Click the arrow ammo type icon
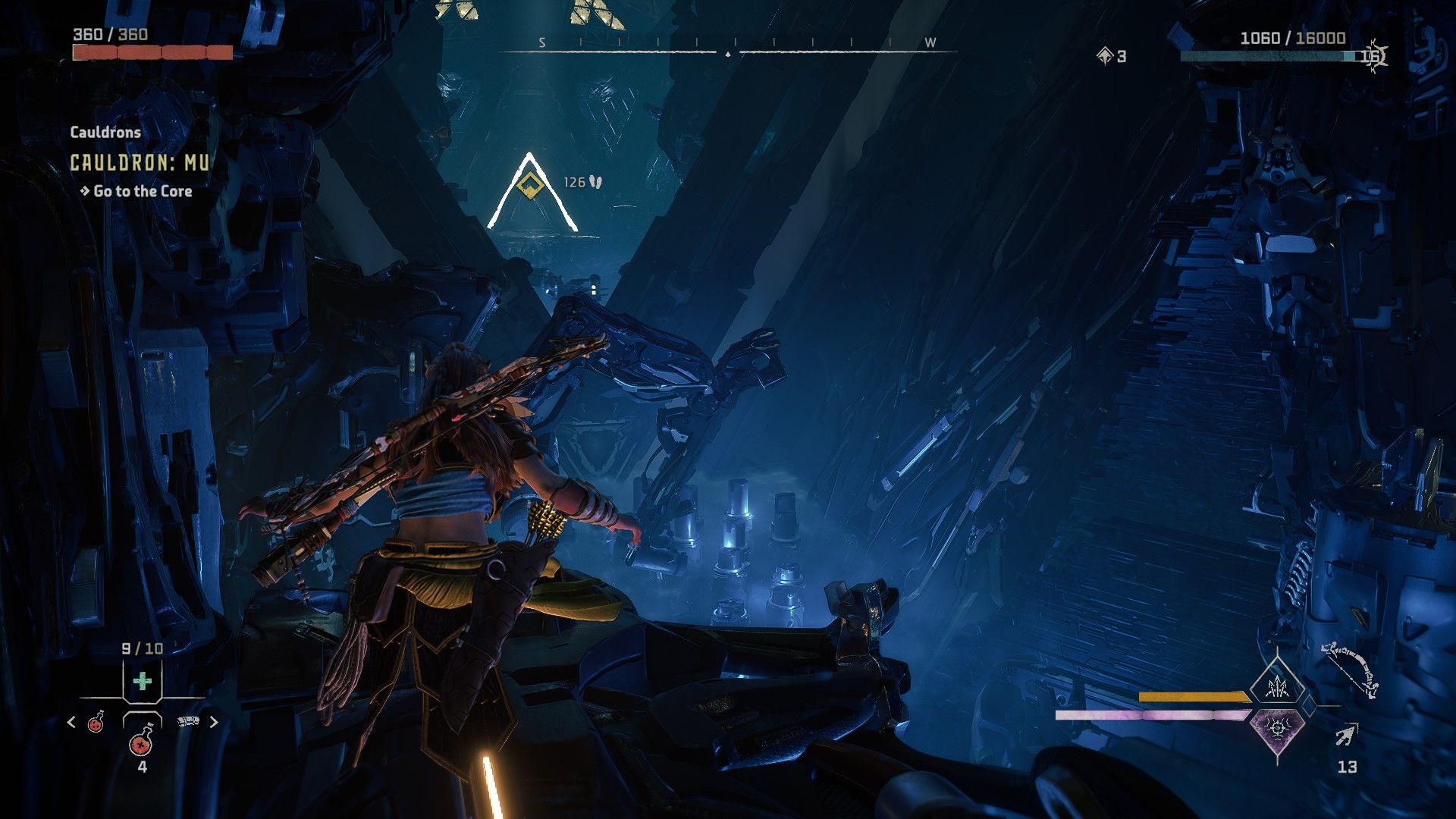Image resolution: width=1456 pixels, height=819 pixels. (1347, 735)
